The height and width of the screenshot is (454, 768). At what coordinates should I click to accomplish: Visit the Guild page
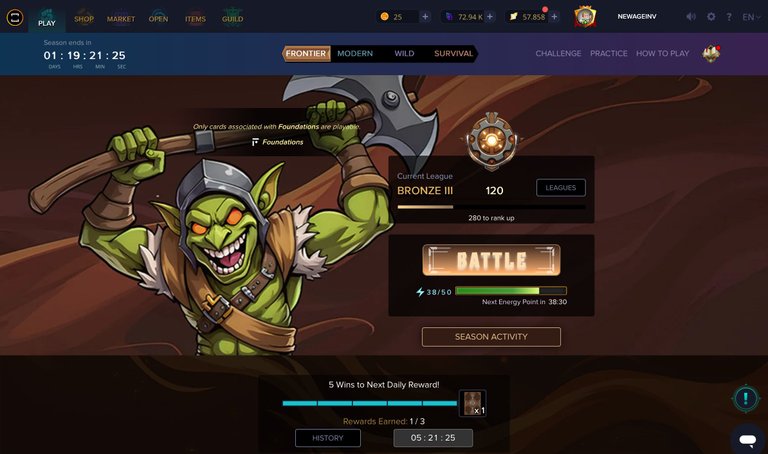(232, 18)
